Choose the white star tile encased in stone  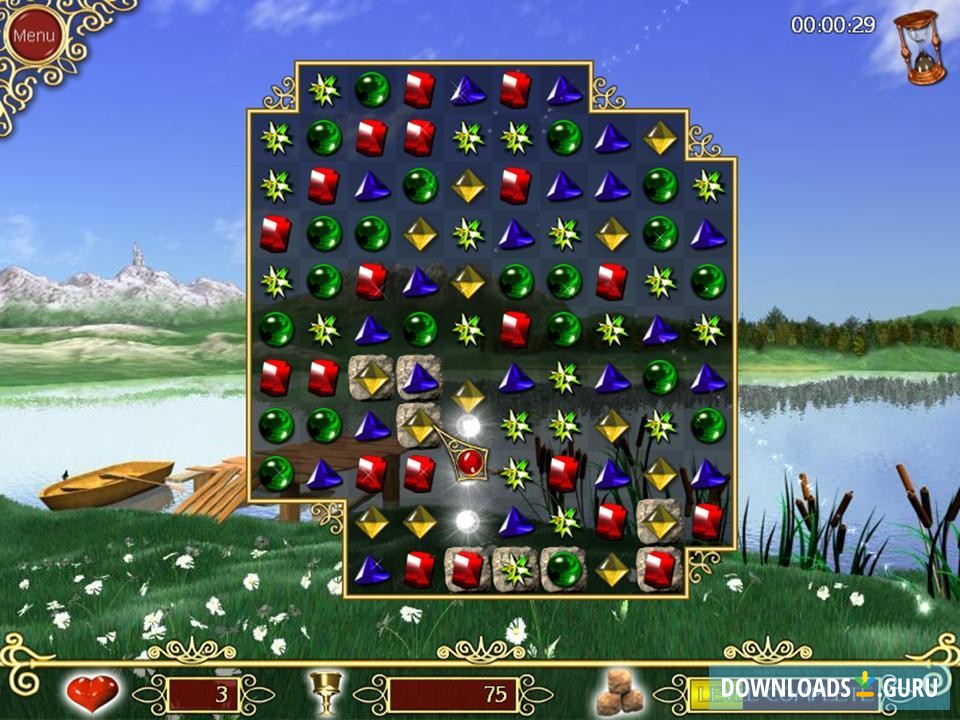(516, 569)
